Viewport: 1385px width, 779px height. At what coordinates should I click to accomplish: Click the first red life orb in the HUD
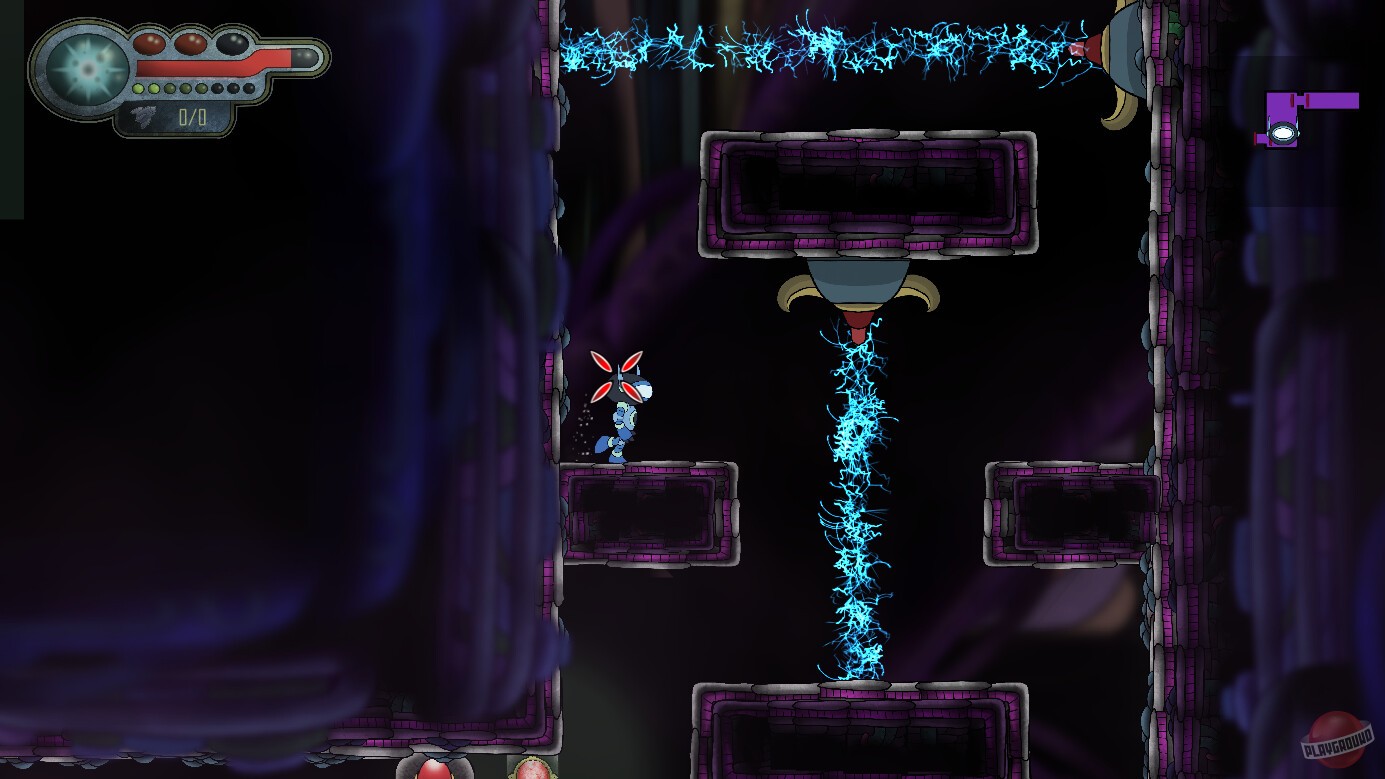click(x=150, y=45)
